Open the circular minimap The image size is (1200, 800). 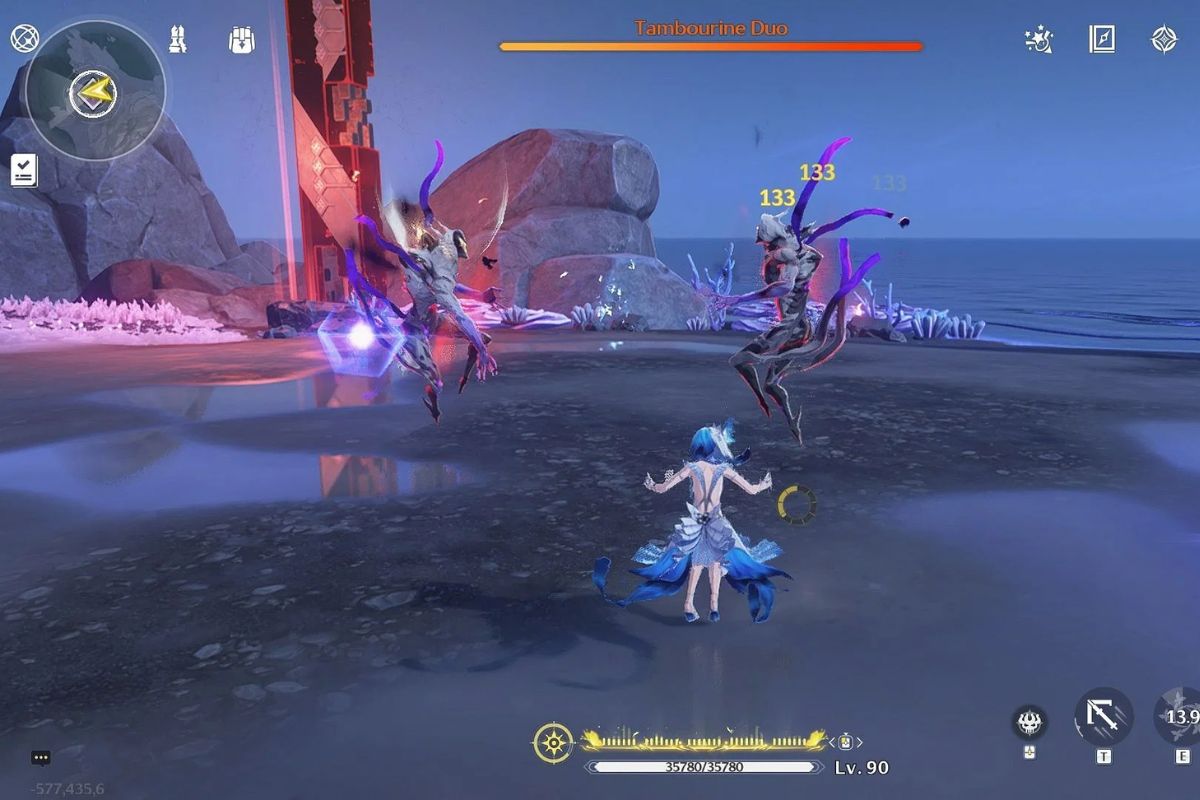[x=95, y=92]
